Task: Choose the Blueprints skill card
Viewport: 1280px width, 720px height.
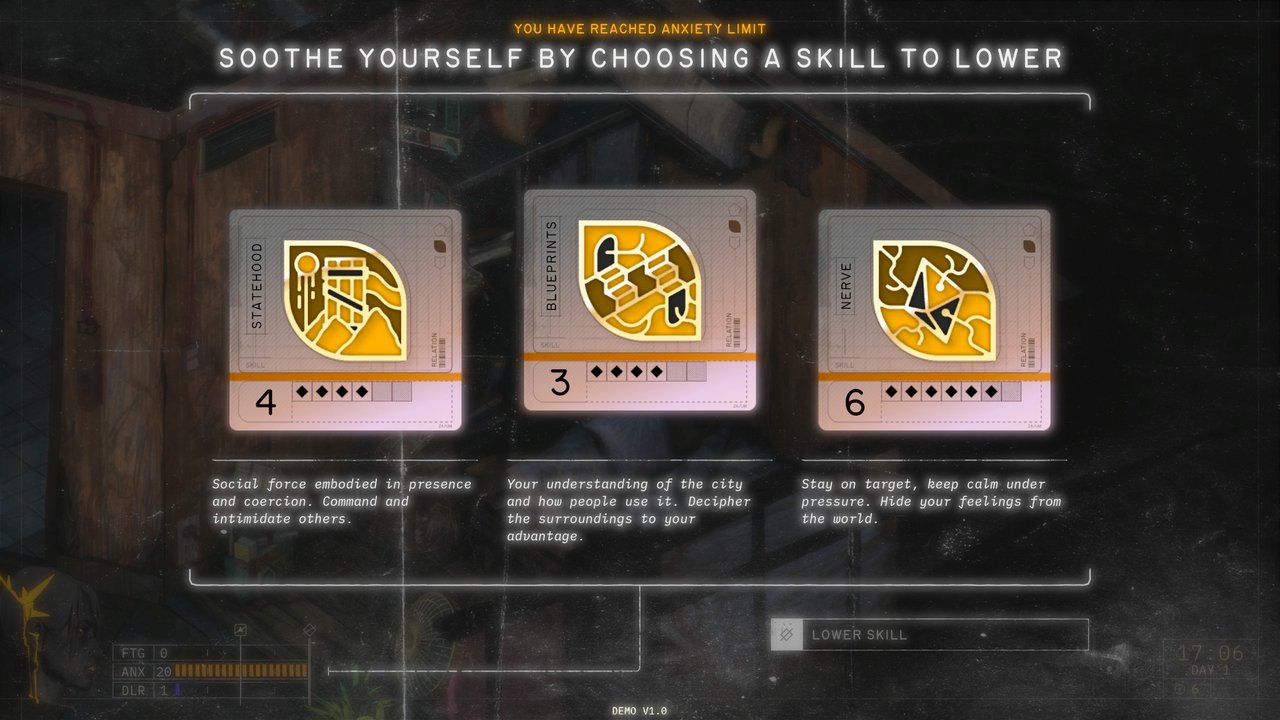Action: [639, 300]
